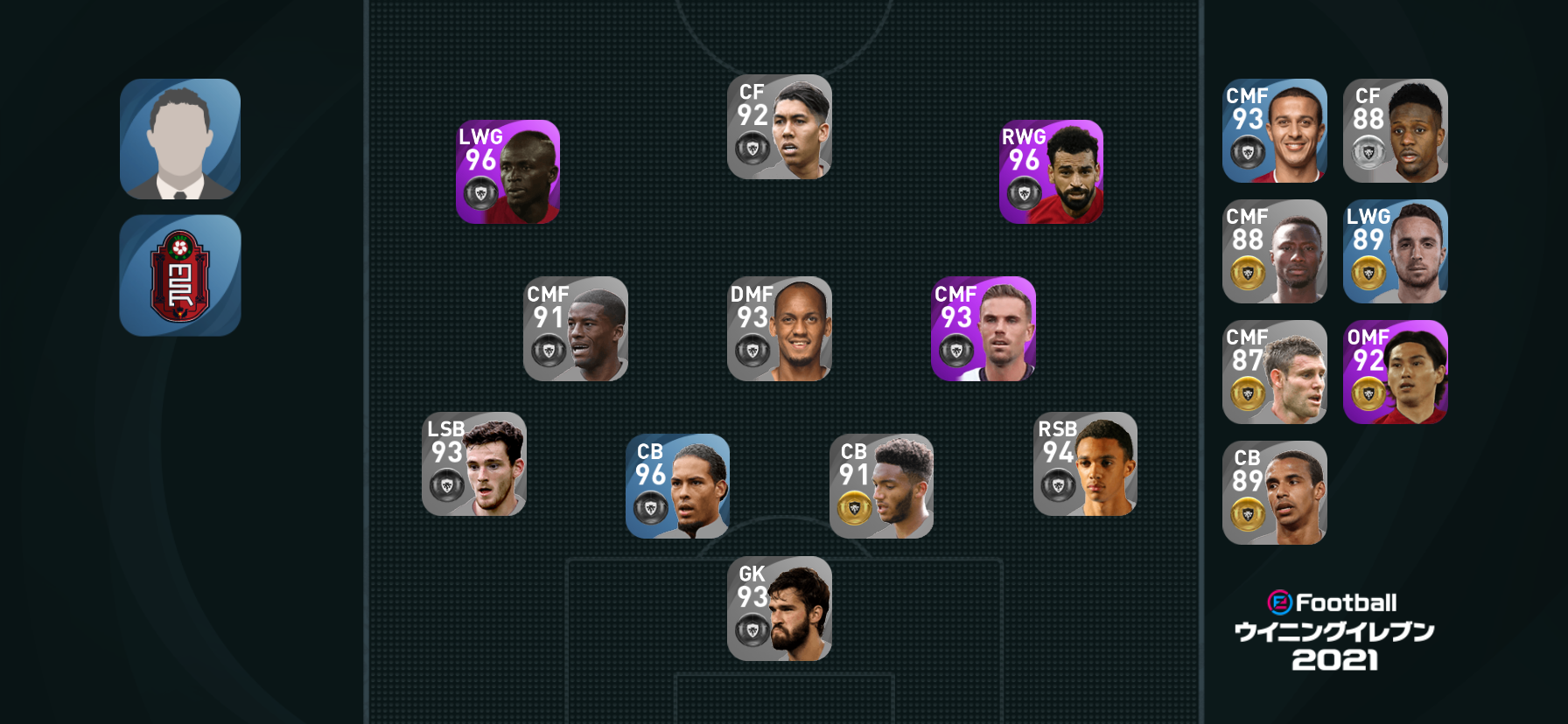Select the CMF 91 player card

click(x=576, y=329)
